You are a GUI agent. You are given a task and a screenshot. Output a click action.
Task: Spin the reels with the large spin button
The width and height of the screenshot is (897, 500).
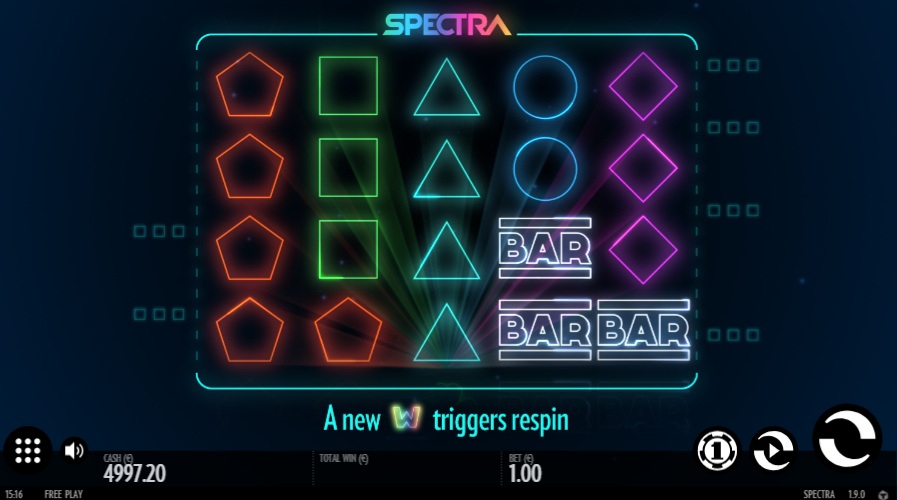848,441
